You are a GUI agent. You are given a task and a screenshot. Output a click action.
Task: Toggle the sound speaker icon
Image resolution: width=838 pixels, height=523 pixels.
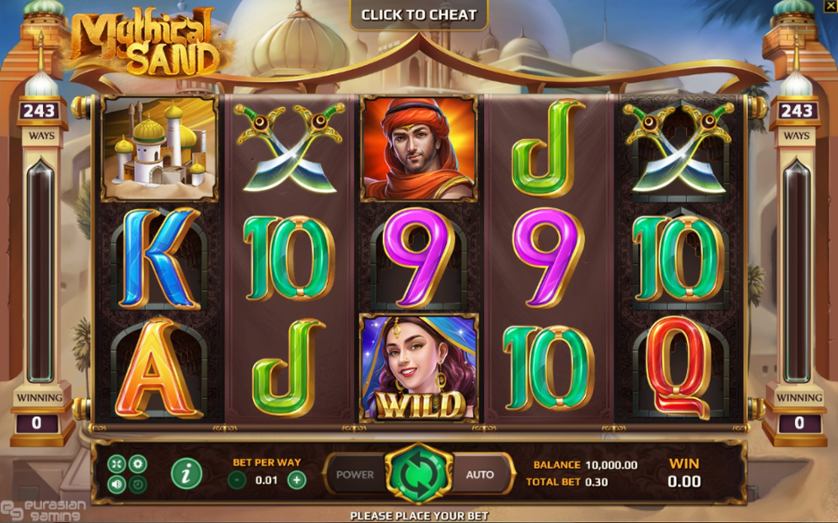(x=118, y=484)
